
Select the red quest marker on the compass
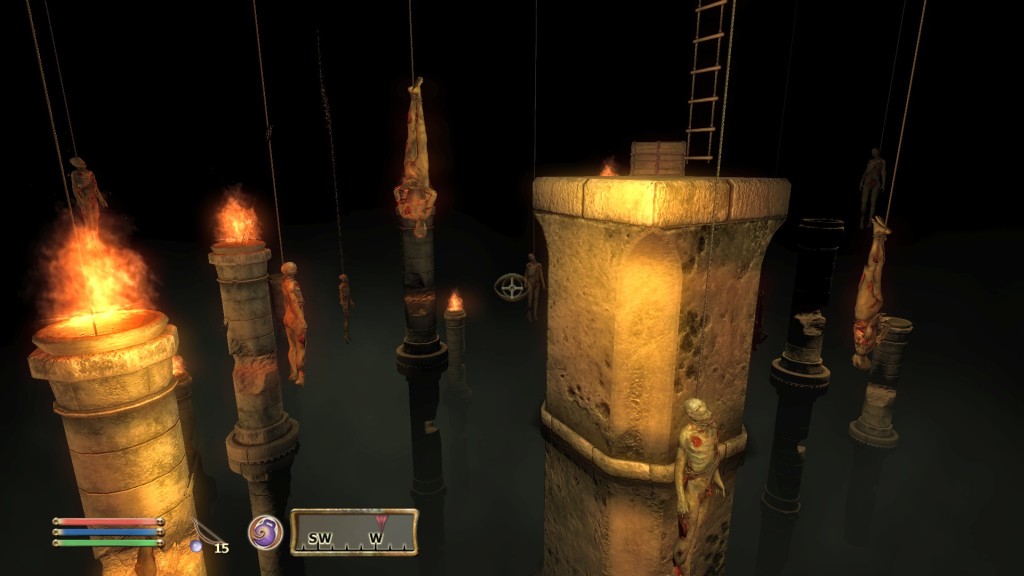(380, 520)
